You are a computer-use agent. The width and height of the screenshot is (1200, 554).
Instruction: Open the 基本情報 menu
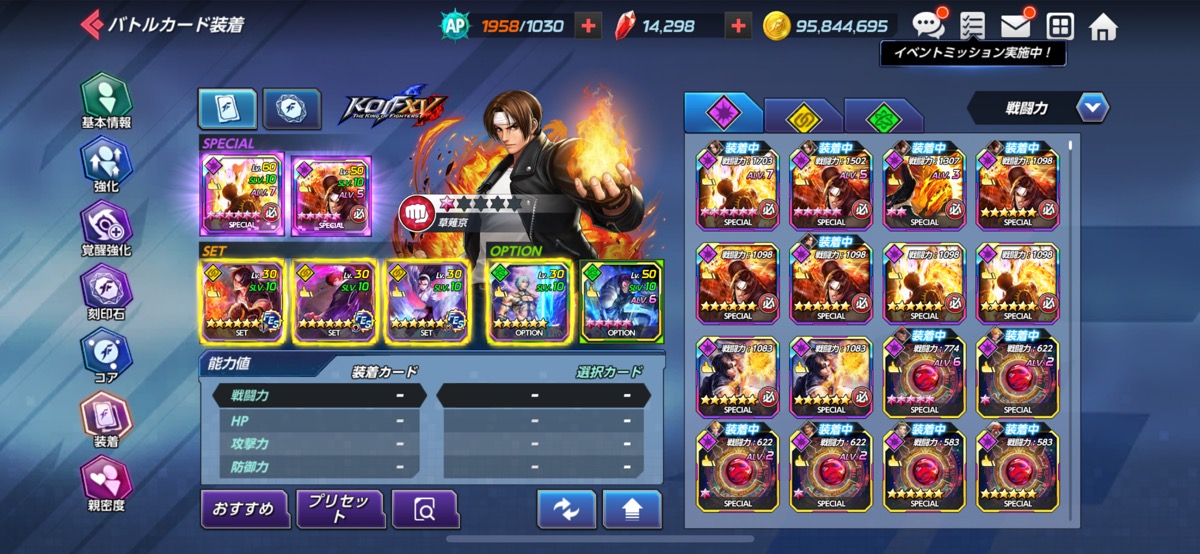pos(106,101)
